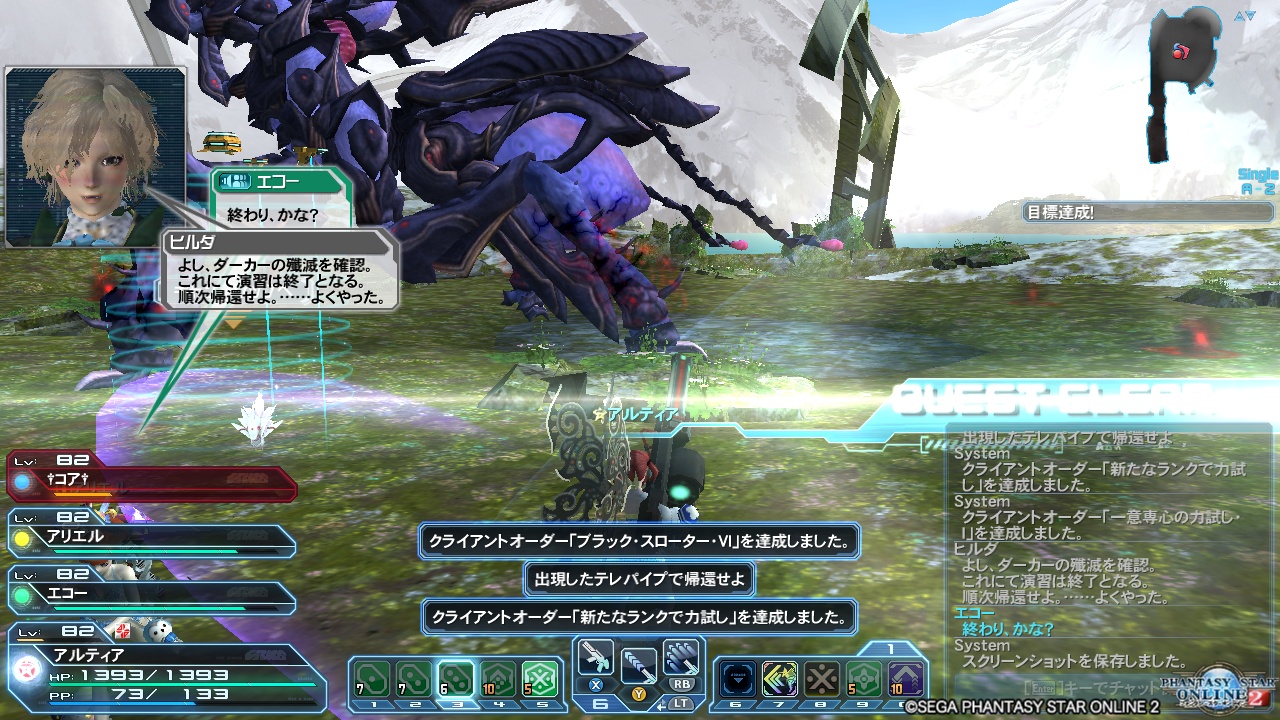The width and height of the screenshot is (1280, 720).
Task: Activate the Photon Blast icon in slot 7
Action: pos(780,678)
